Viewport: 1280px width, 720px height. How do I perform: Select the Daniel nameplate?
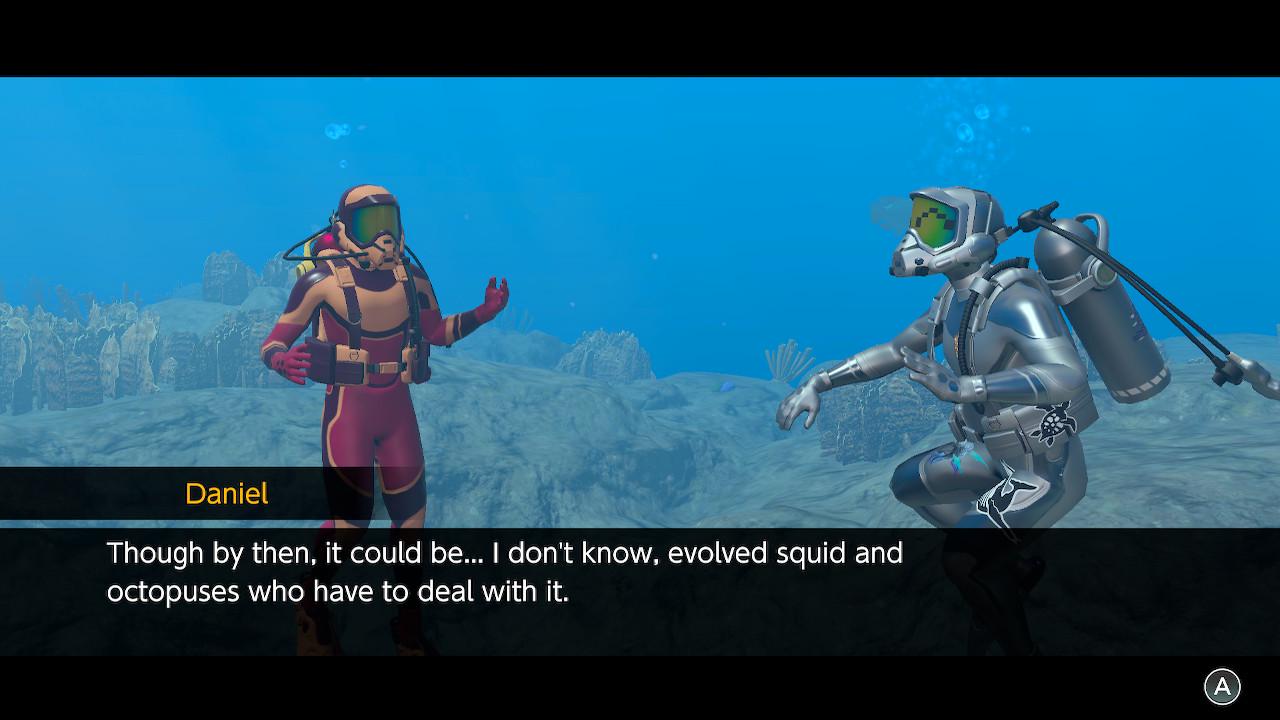pos(226,493)
